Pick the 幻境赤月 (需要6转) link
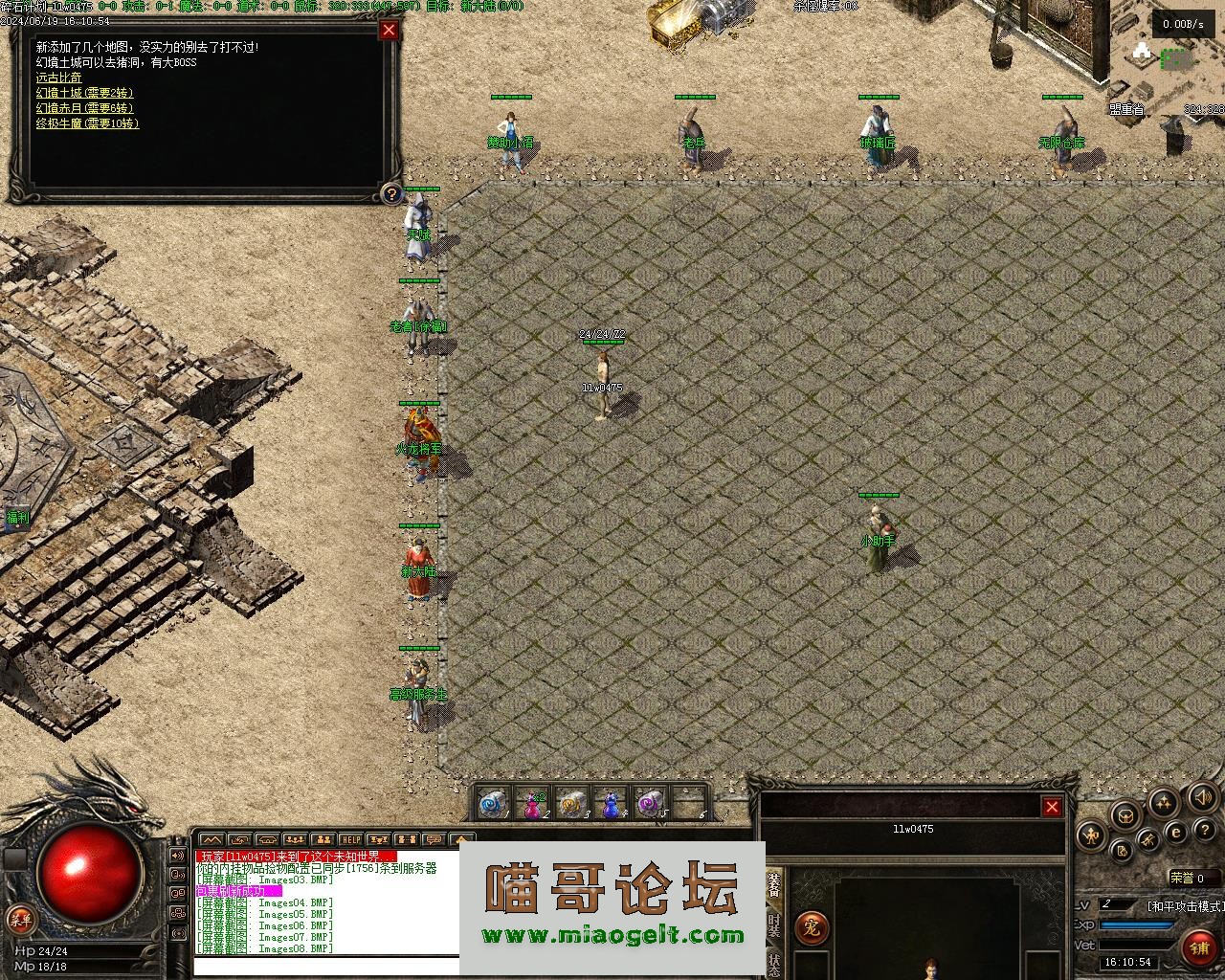The height and width of the screenshot is (980, 1225). coord(84,108)
